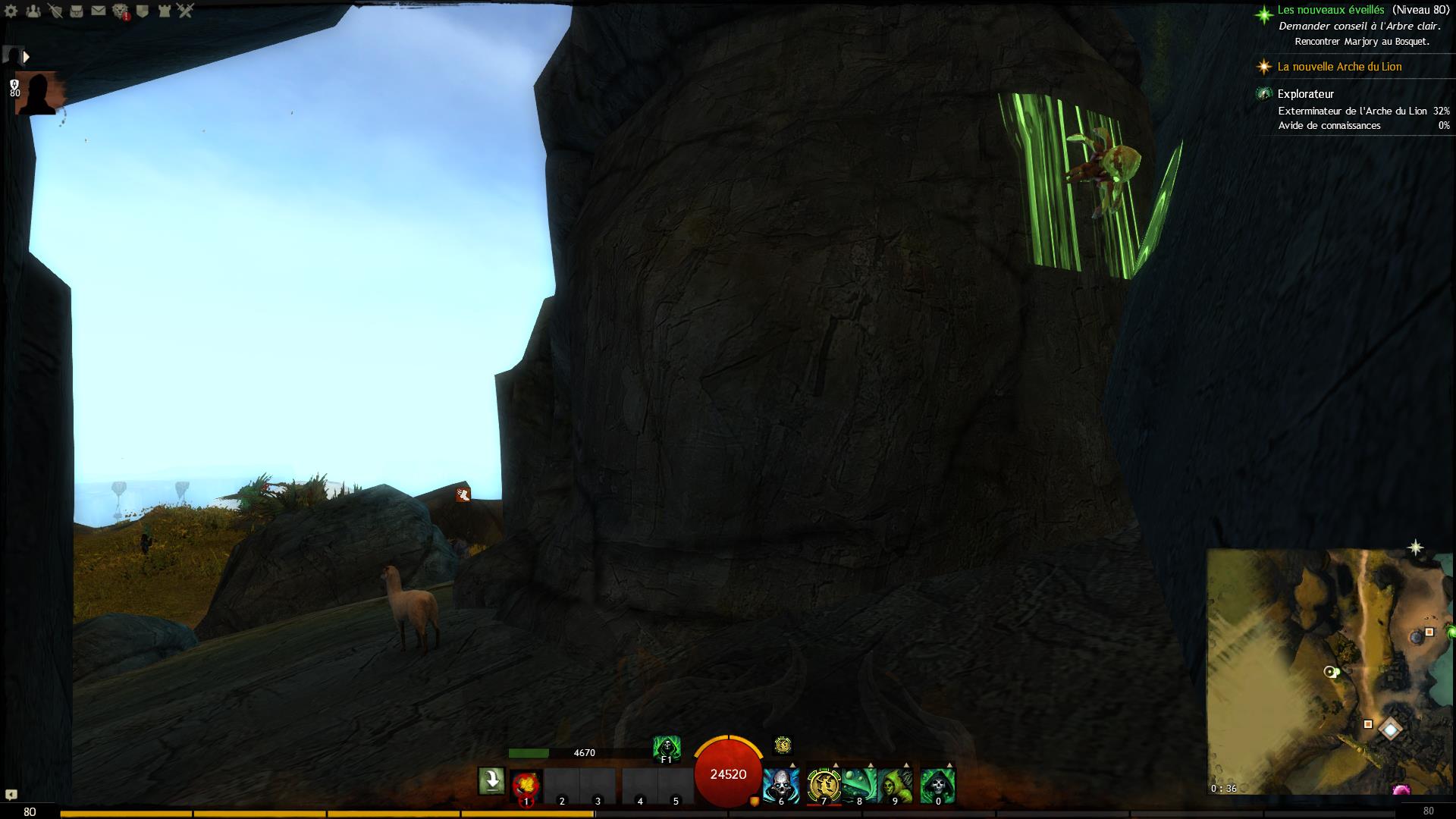Select the character portrait
1456x819 pixels.
[36, 94]
